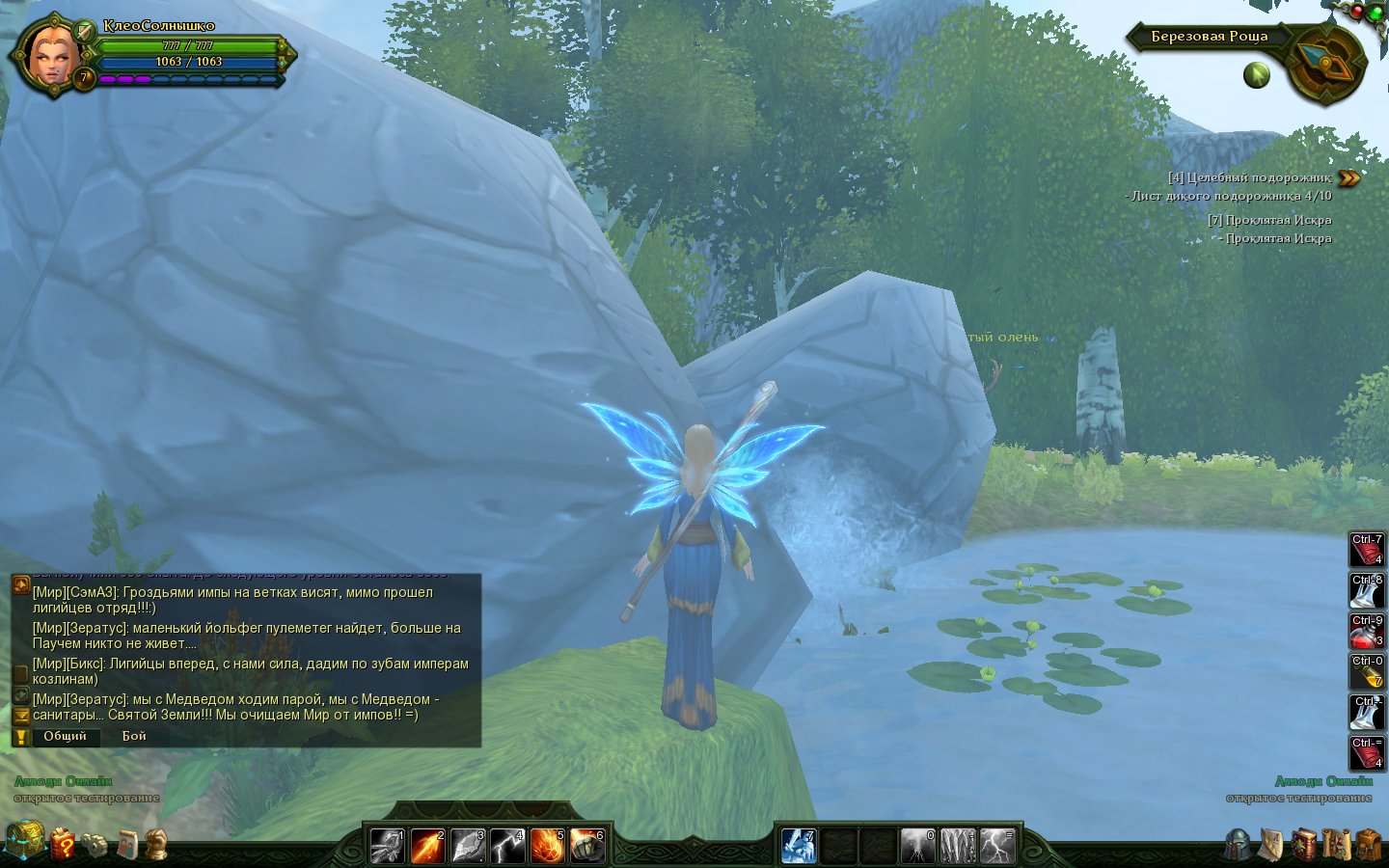Use the red potion in the Ctrl-9 slot
This screenshot has height=868, width=1389.
(x=1366, y=631)
